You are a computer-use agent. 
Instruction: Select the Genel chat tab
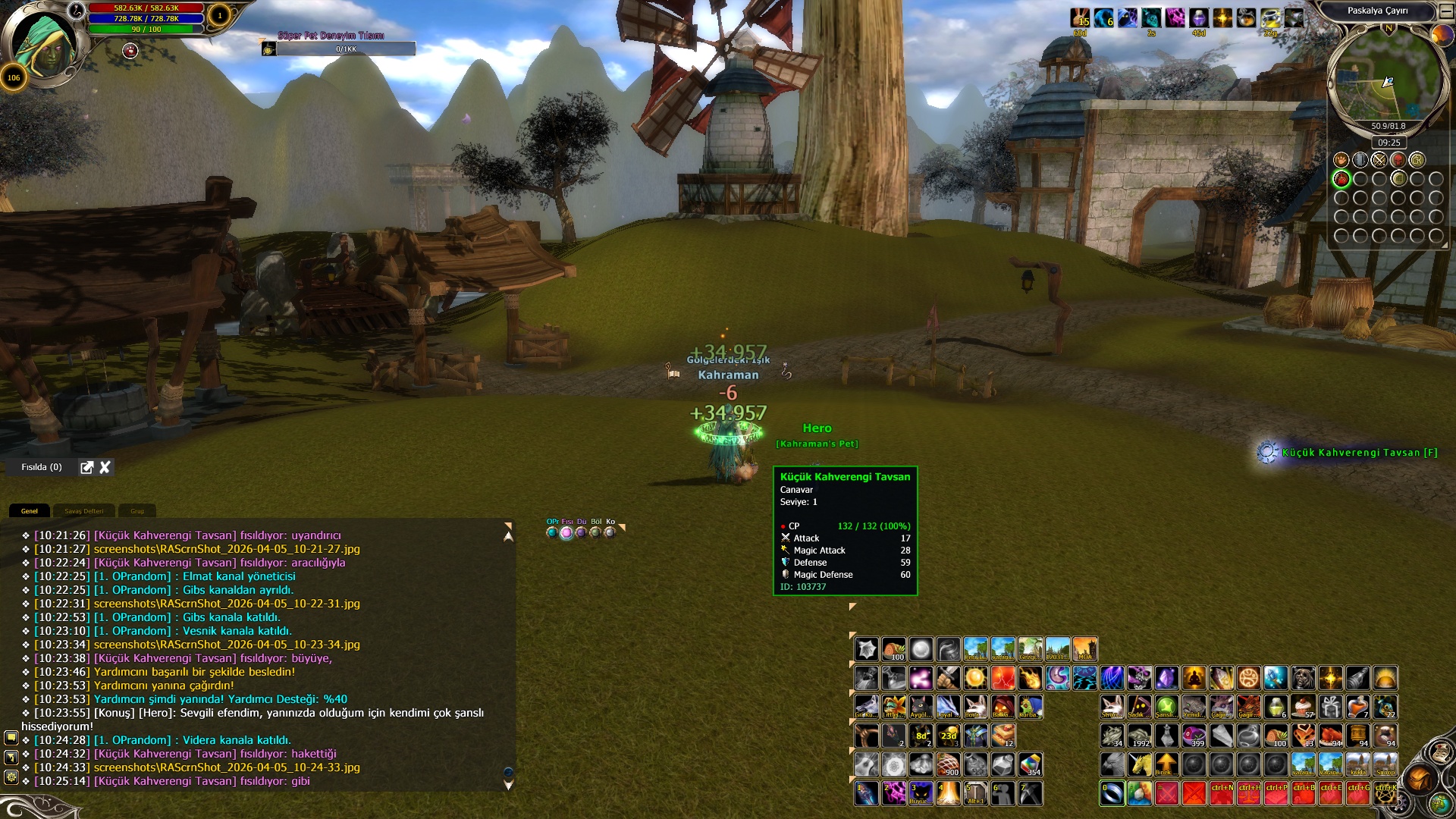[30, 511]
